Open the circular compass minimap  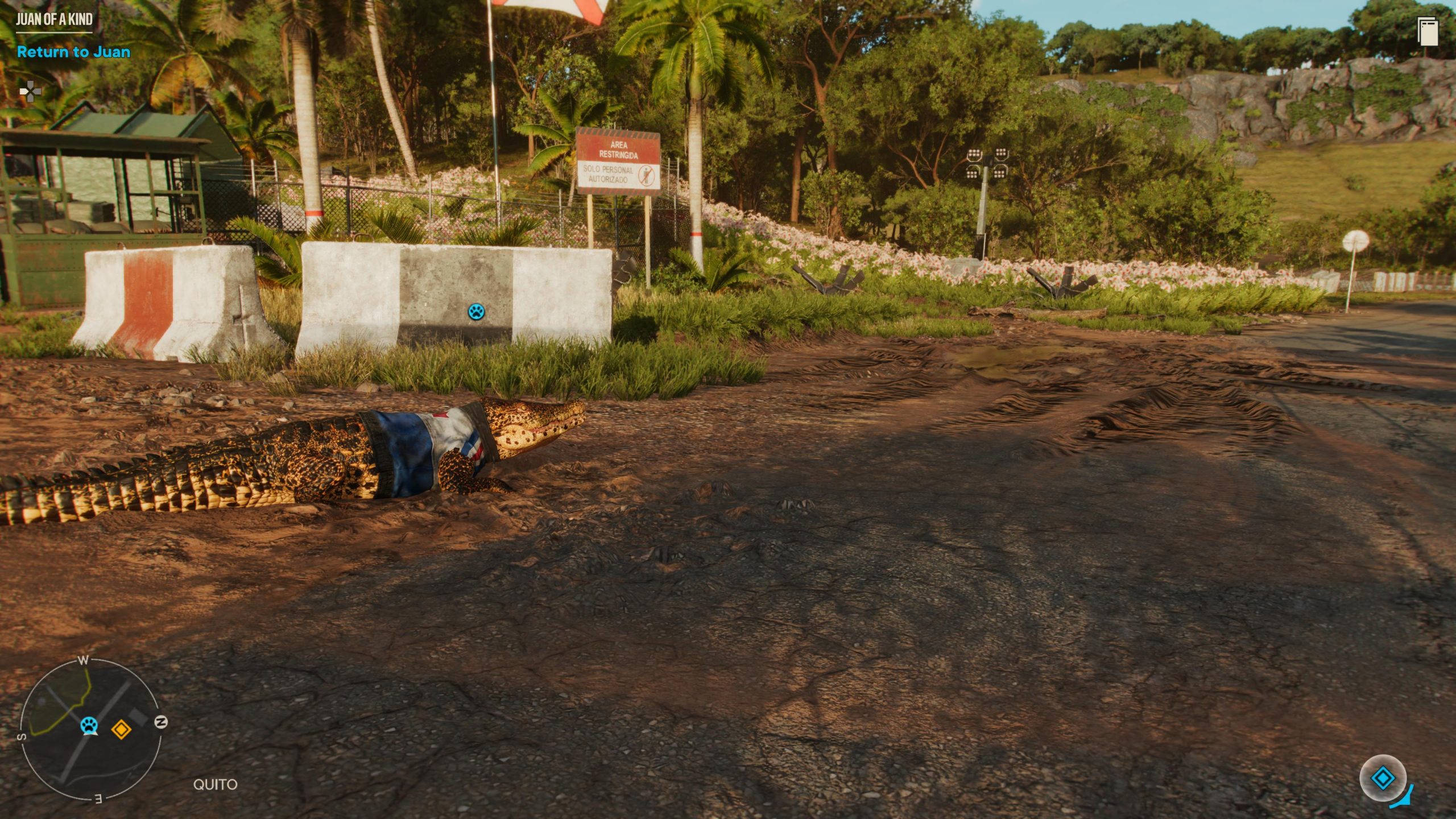tap(90, 730)
